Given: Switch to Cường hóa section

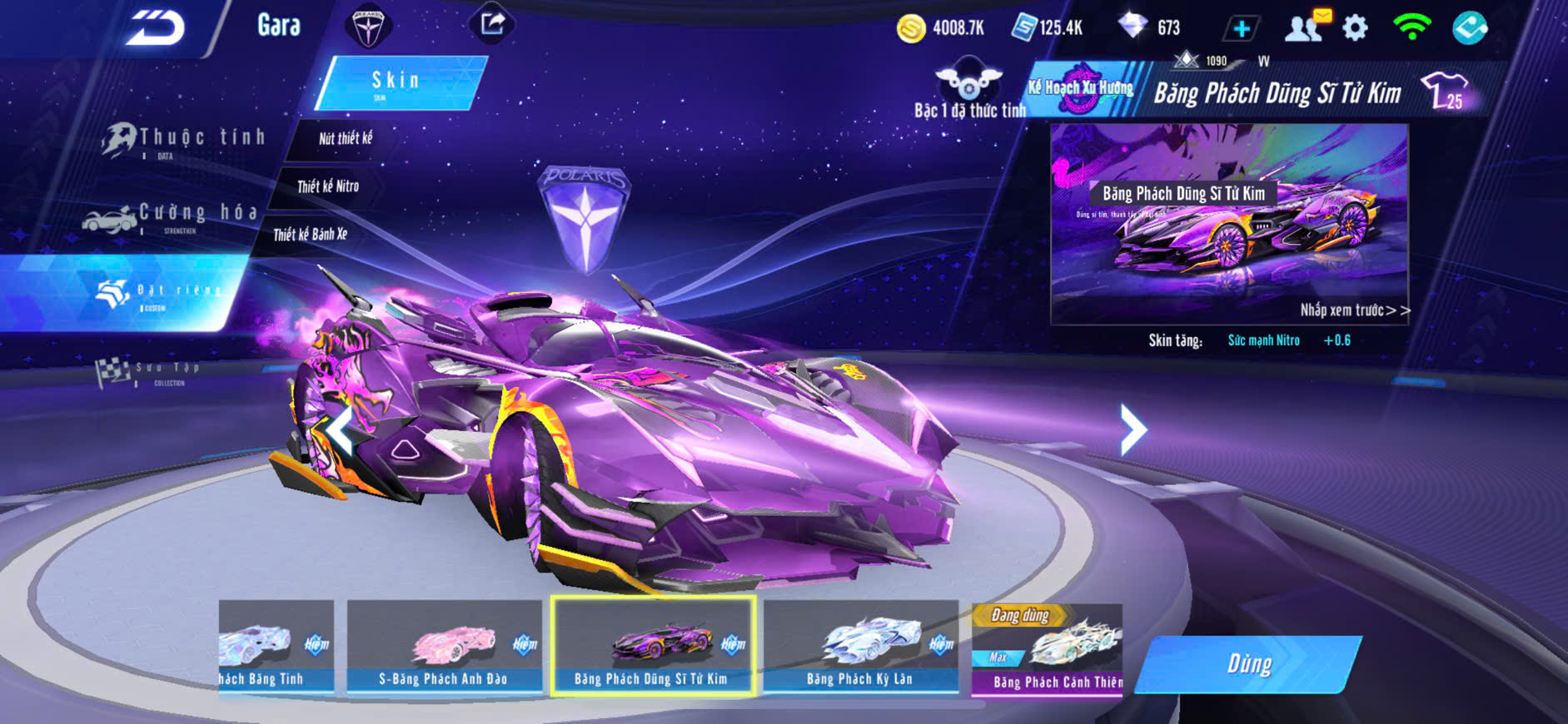Looking at the screenshot, I should point(172,216).
